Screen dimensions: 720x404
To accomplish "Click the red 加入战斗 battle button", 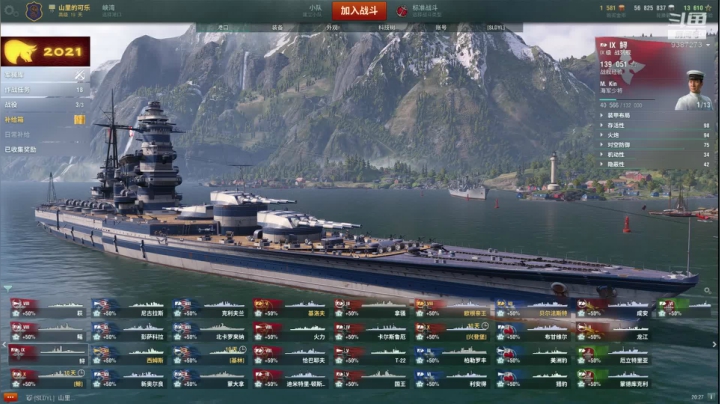I will click(x=363, y=10).
